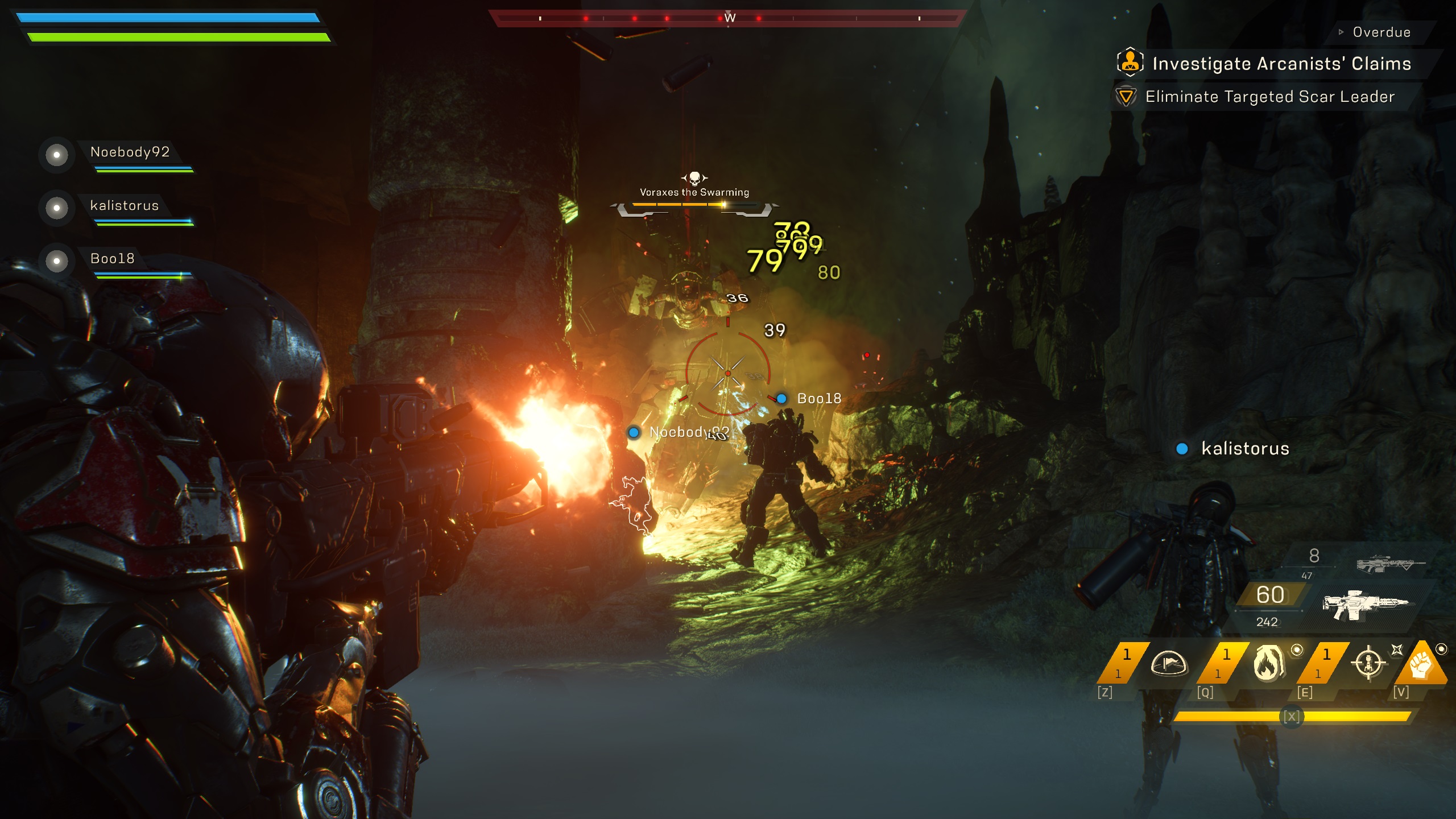Use the fire grenade ability
Image resolution: width=1456 pixels, height=819 pixels.
click(x=1268, y=663)
